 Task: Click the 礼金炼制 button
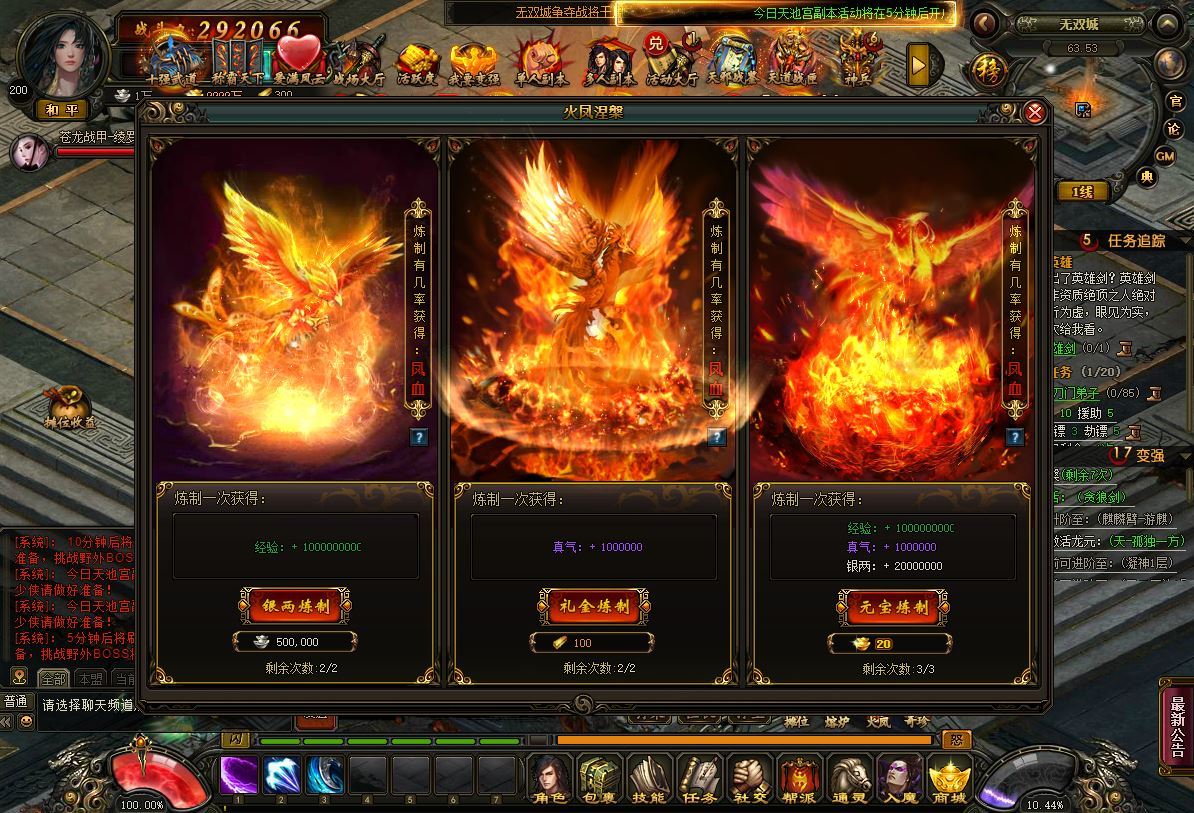pyautogui.click(x=595, y=605)
